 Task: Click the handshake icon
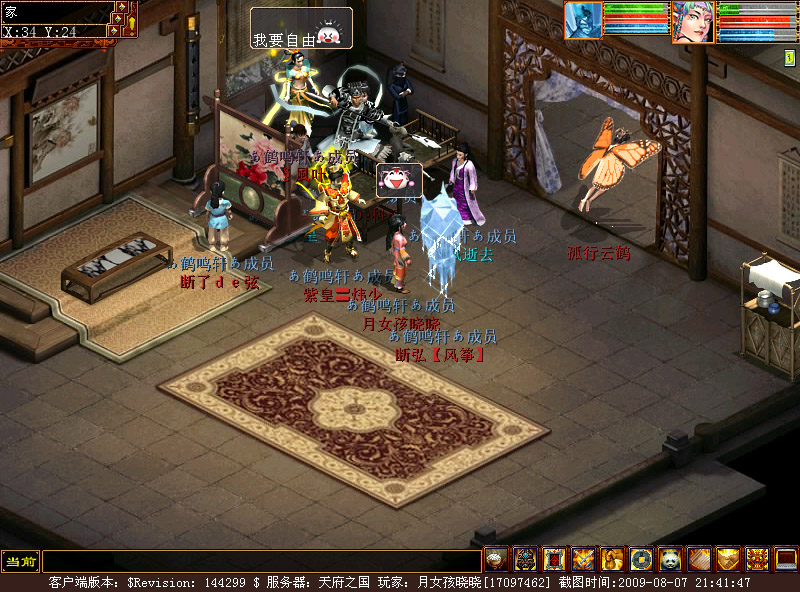point(728,560)
